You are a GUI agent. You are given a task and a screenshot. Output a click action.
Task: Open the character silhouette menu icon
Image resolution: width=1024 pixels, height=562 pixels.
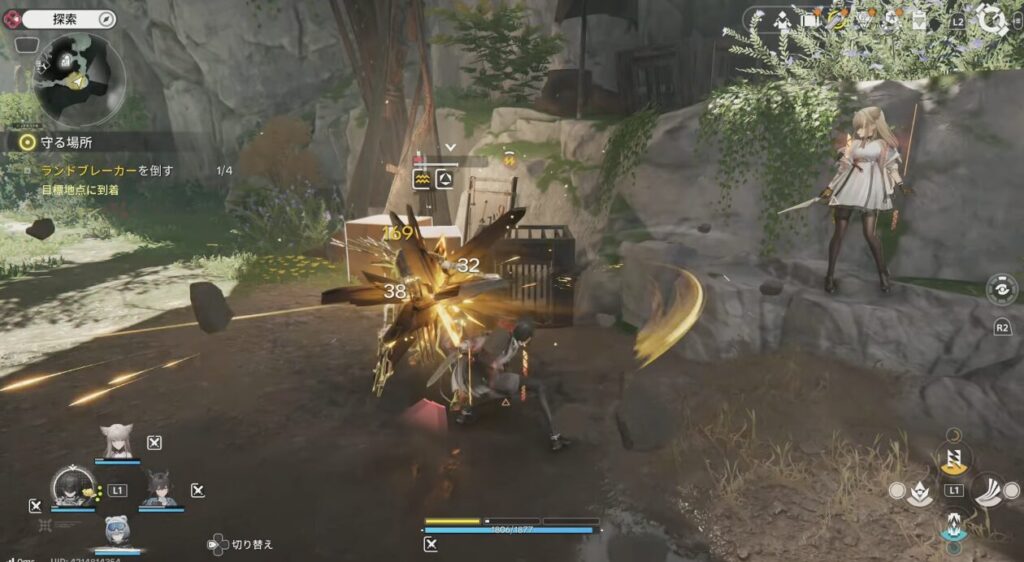pos(784,20)
